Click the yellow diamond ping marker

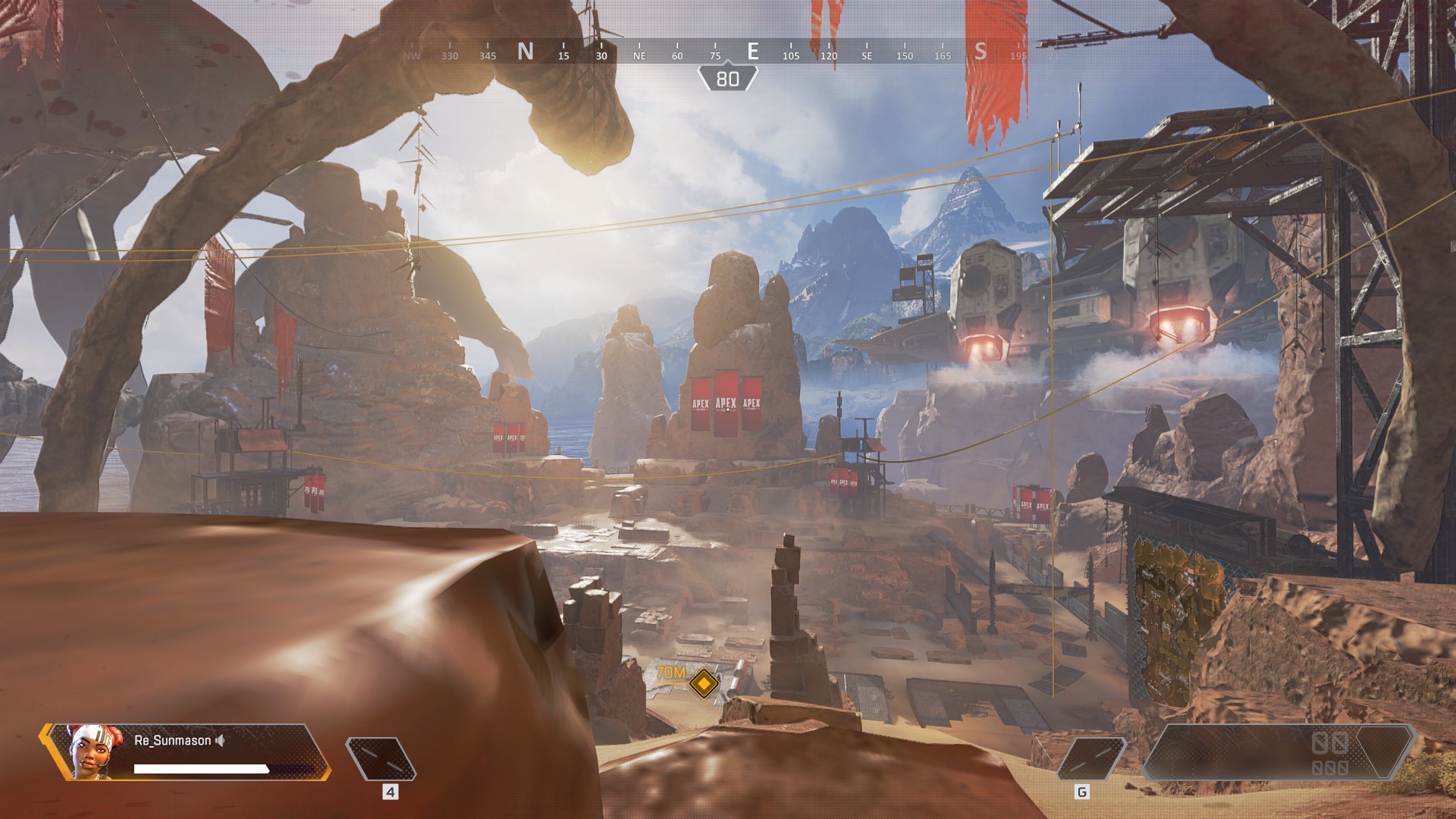704,683
